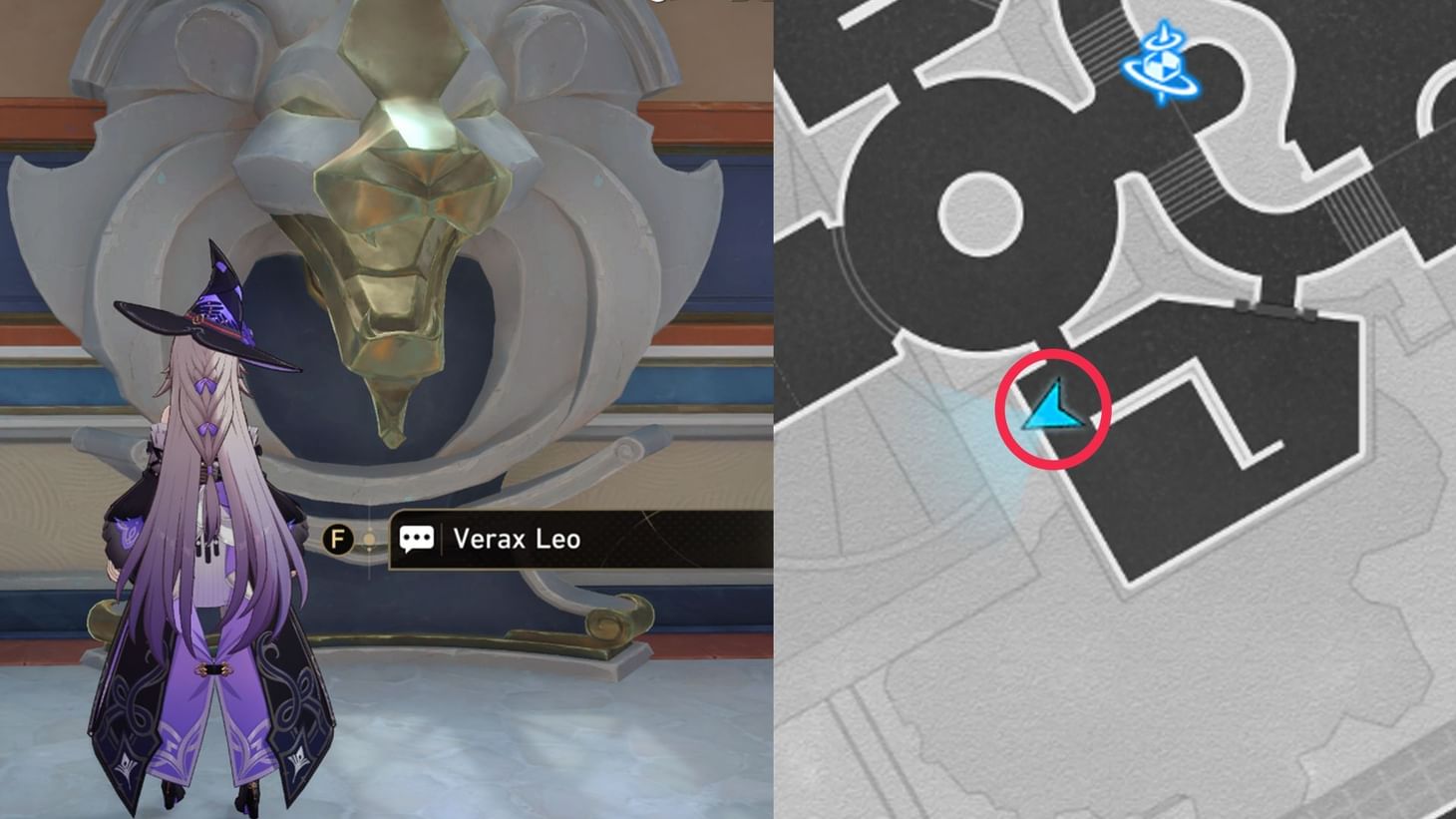Screen dimensions: 1456x819
Task: Enable interaction via the circular F toggle
Action: coord(340,538)
